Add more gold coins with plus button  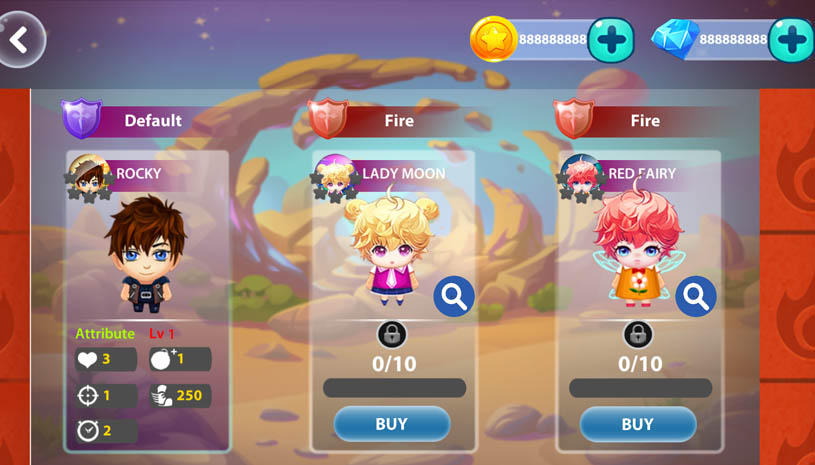pos(611,41)
